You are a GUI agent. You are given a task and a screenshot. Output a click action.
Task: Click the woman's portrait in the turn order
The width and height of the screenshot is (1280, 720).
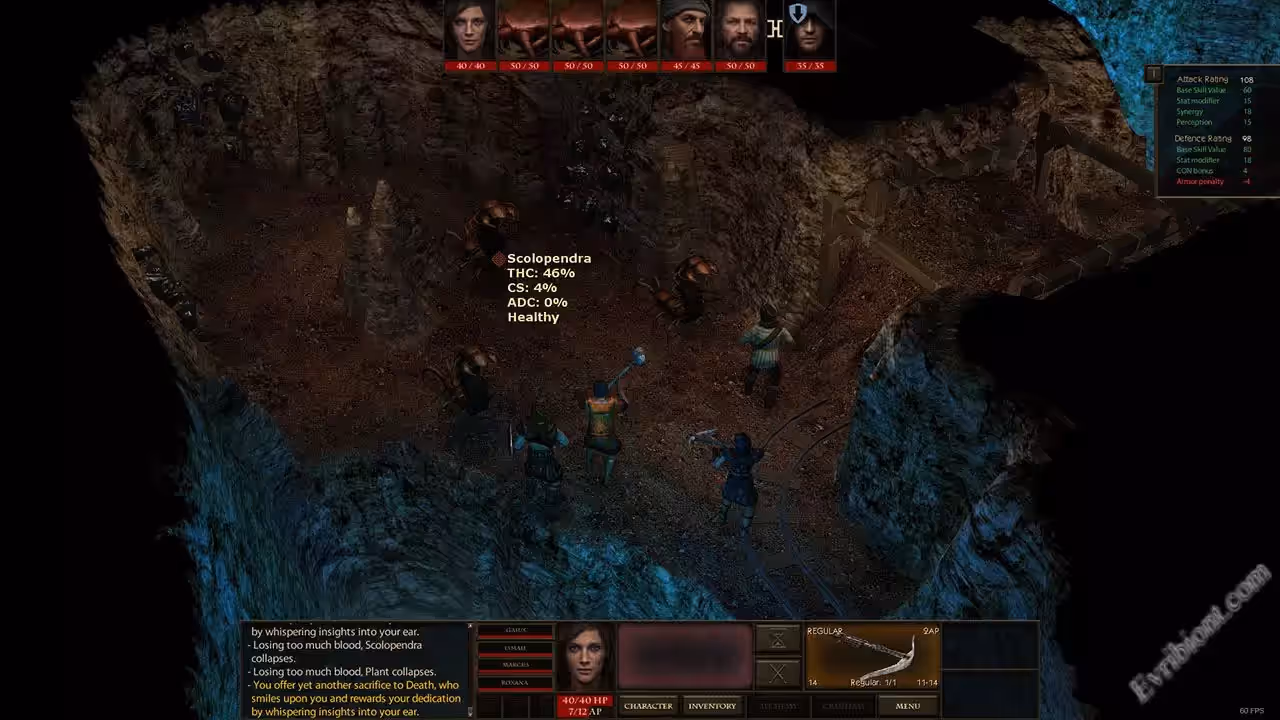[x=470, y=30]
